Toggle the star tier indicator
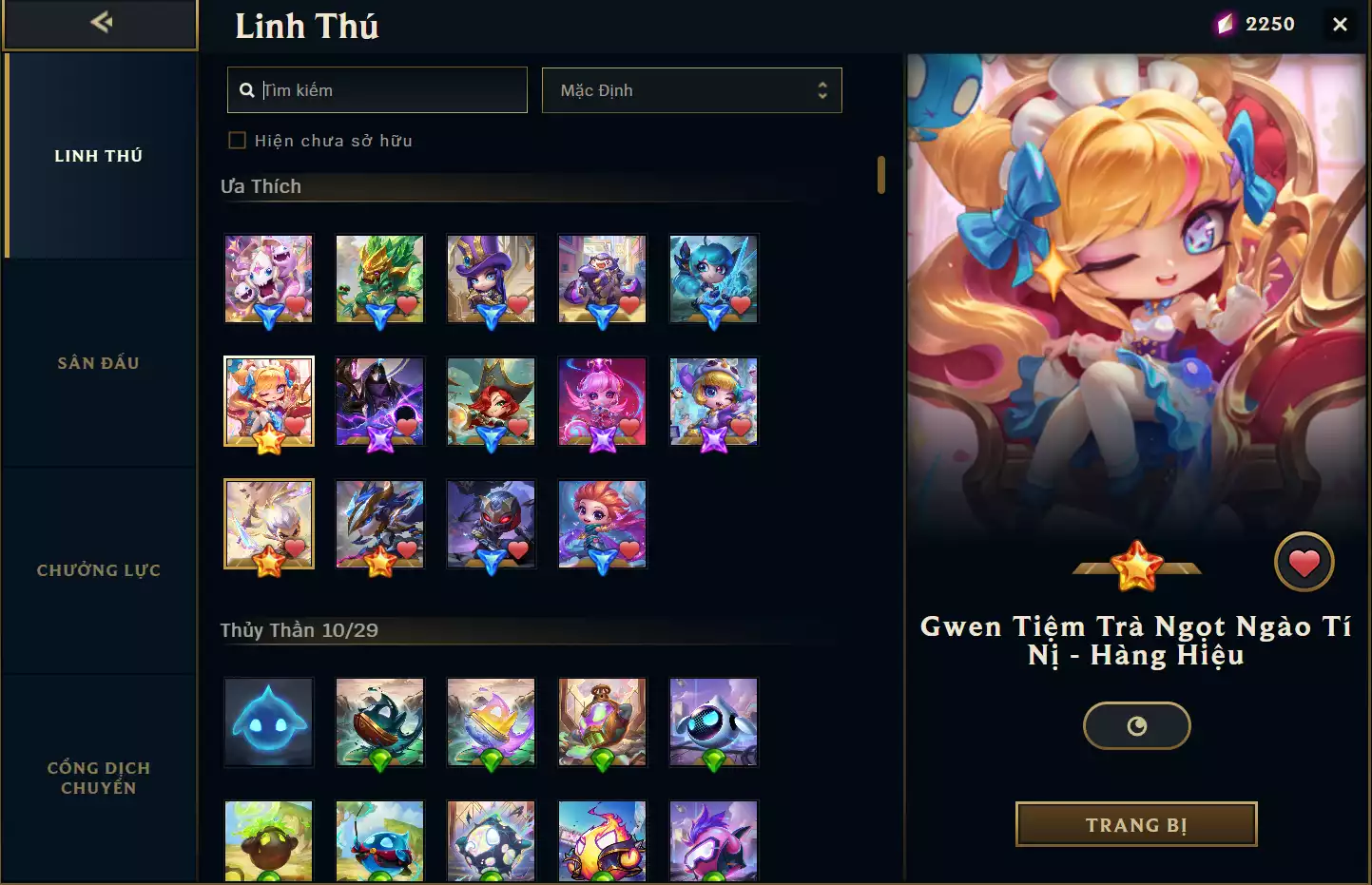The width and height of the screenshot is (1372, 885). pyautogui.click(x=1136, y=563)
